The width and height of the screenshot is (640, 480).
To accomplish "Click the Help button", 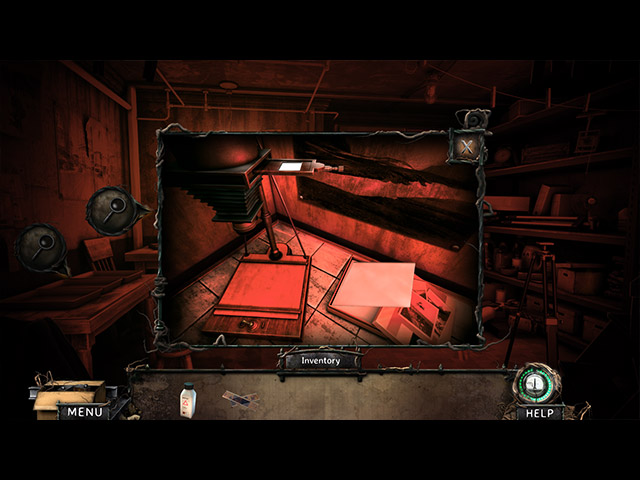I will pyautogui.click(x=540, y=412).
